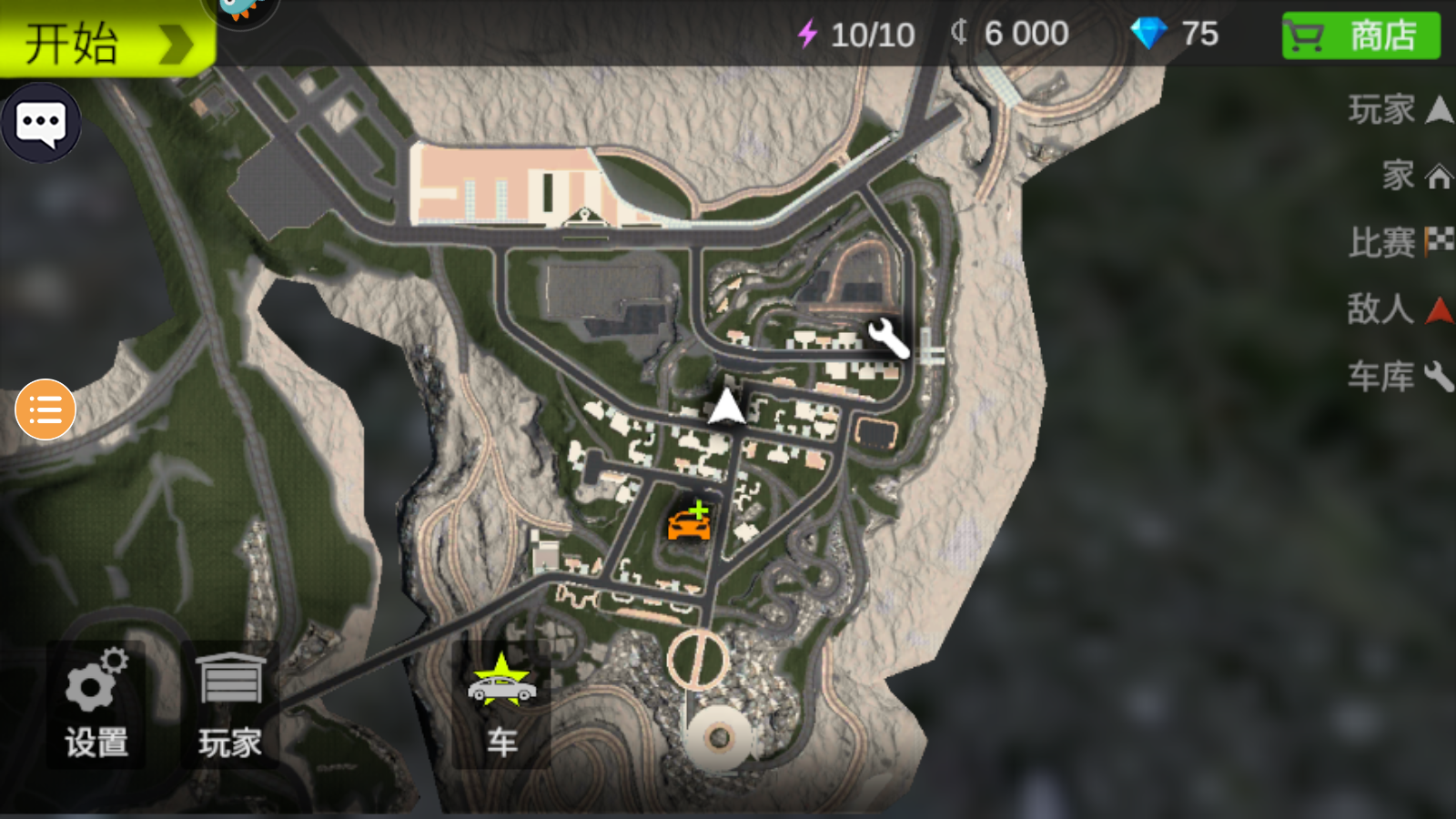Screen dimensions: 1456x819
Task: Select the wrench garage marker on map
Action: 887,338
